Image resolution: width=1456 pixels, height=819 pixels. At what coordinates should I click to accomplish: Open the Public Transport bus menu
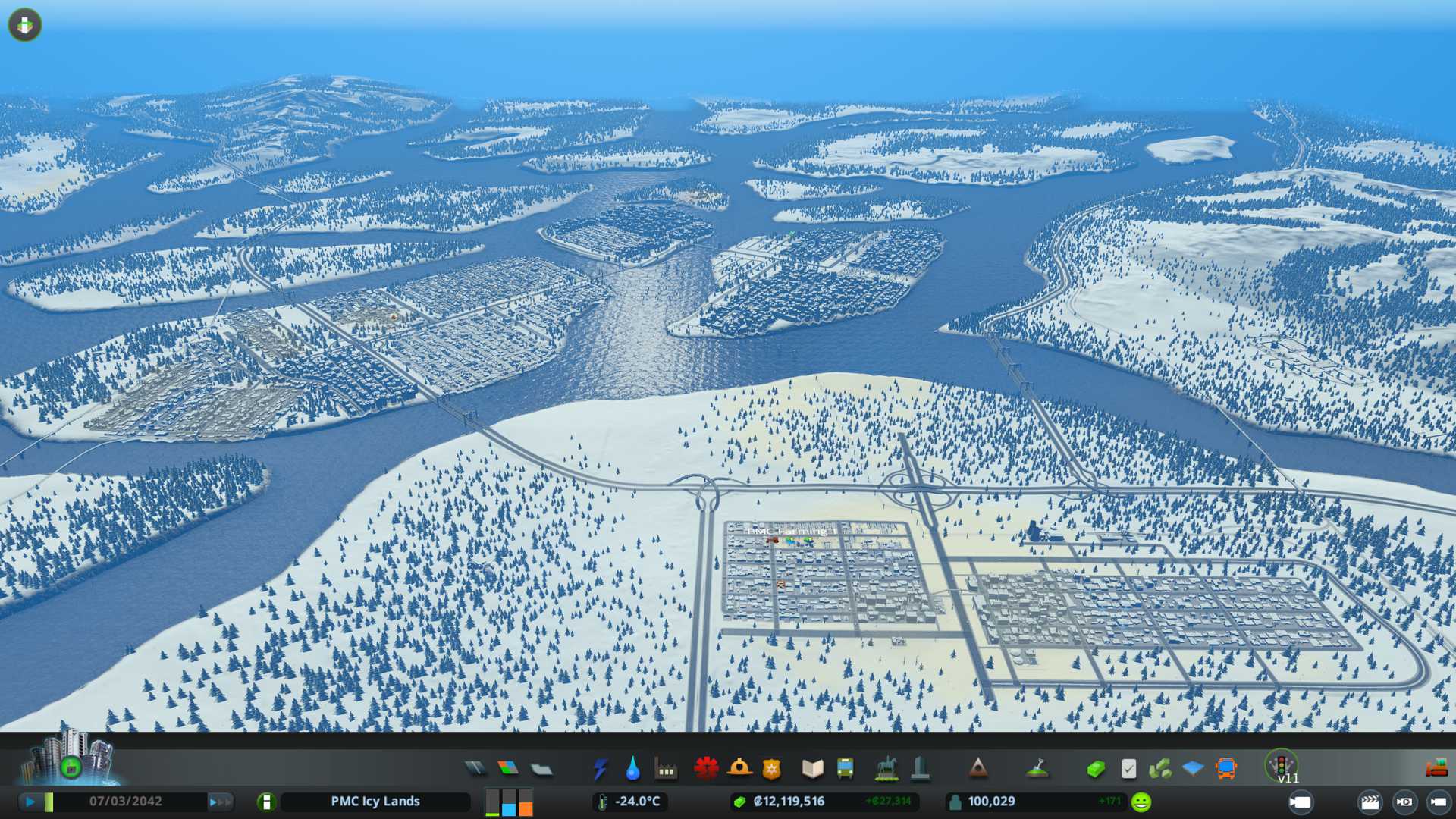(x=845, y=769)
